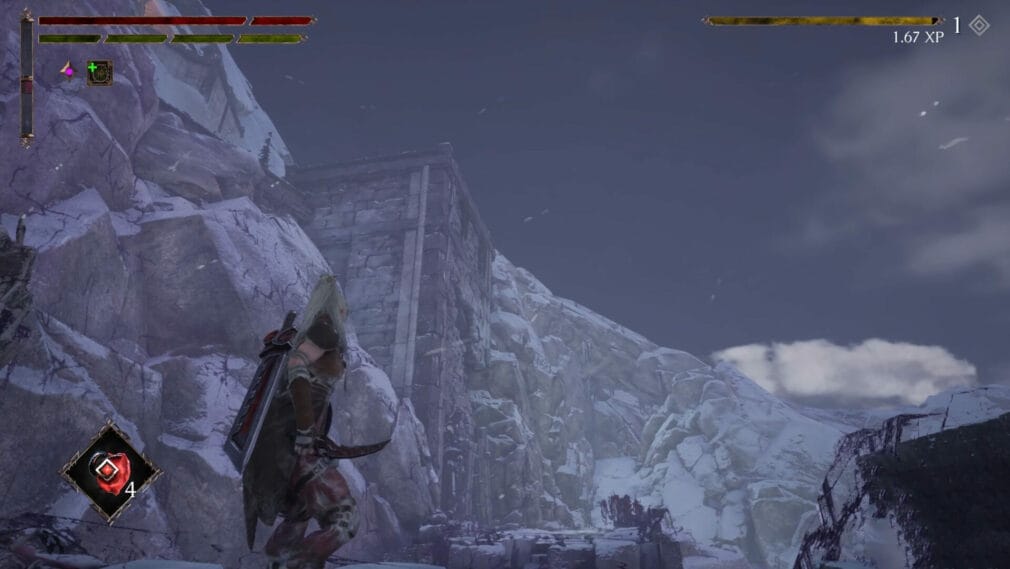Click the diamond level emblem beside the XP
The image size is (1010, 569).
979,25
